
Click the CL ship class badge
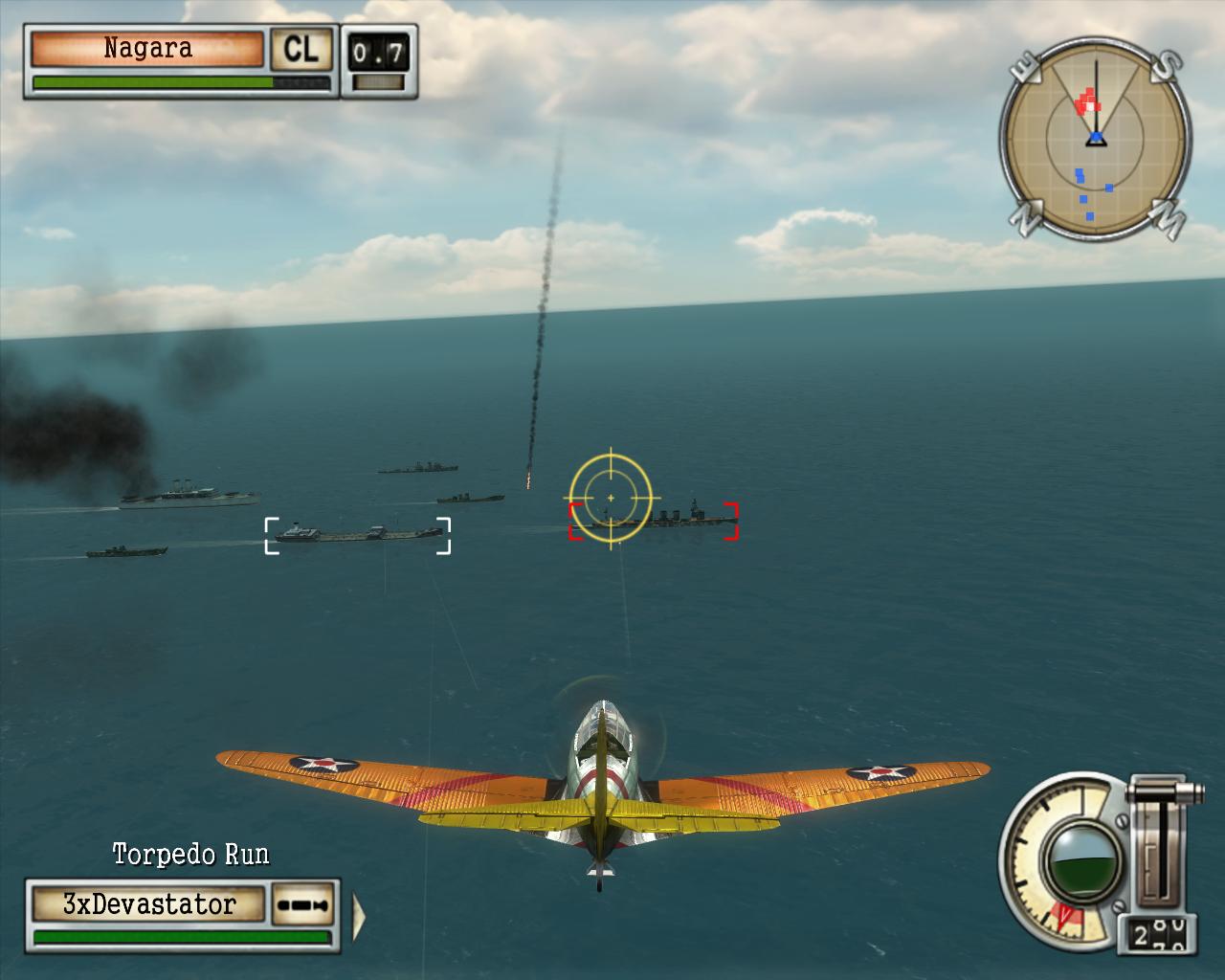[301, 49]
